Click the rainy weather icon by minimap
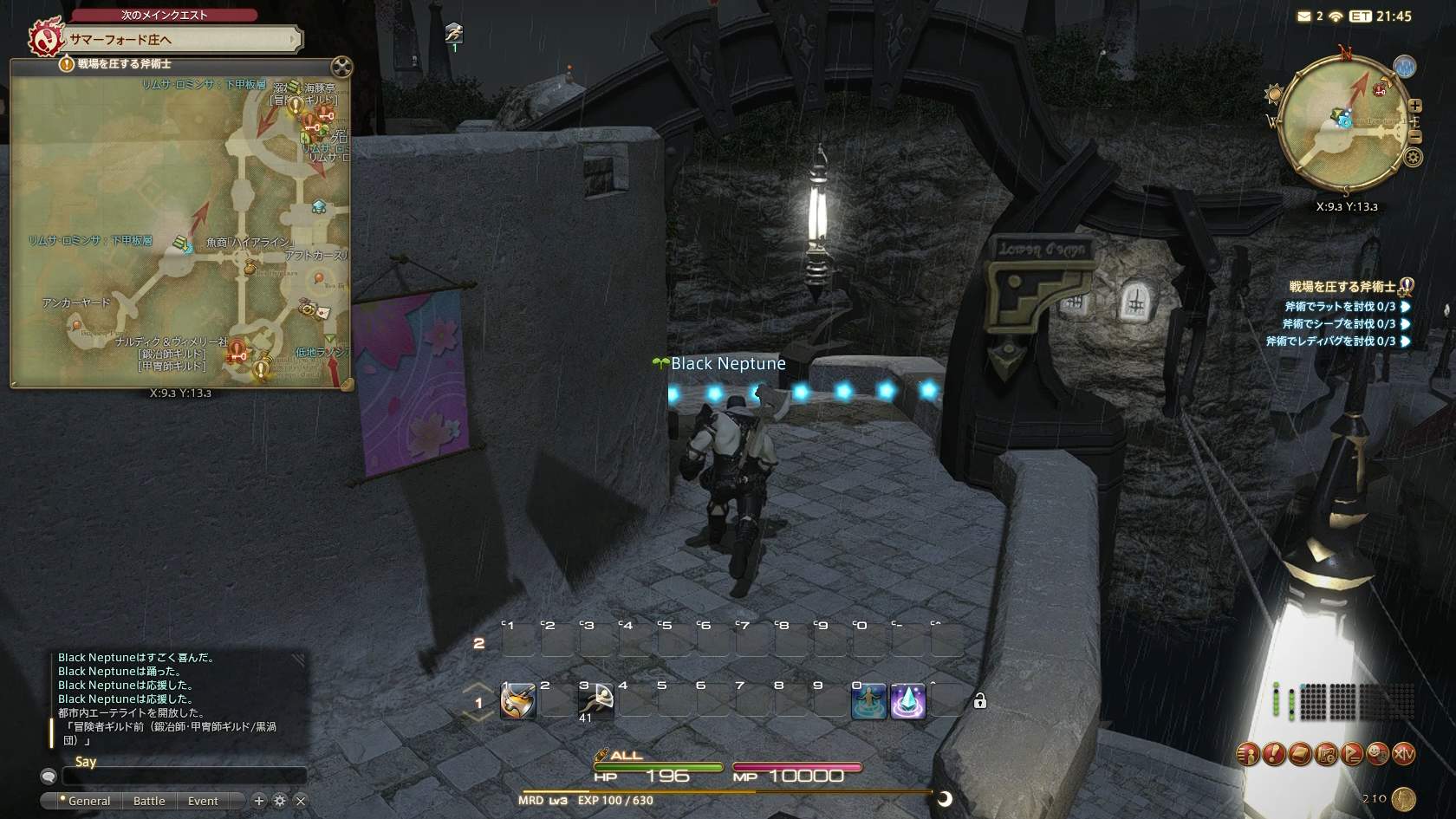Viewport: 1456px width, 819px height. (1404, 67)
